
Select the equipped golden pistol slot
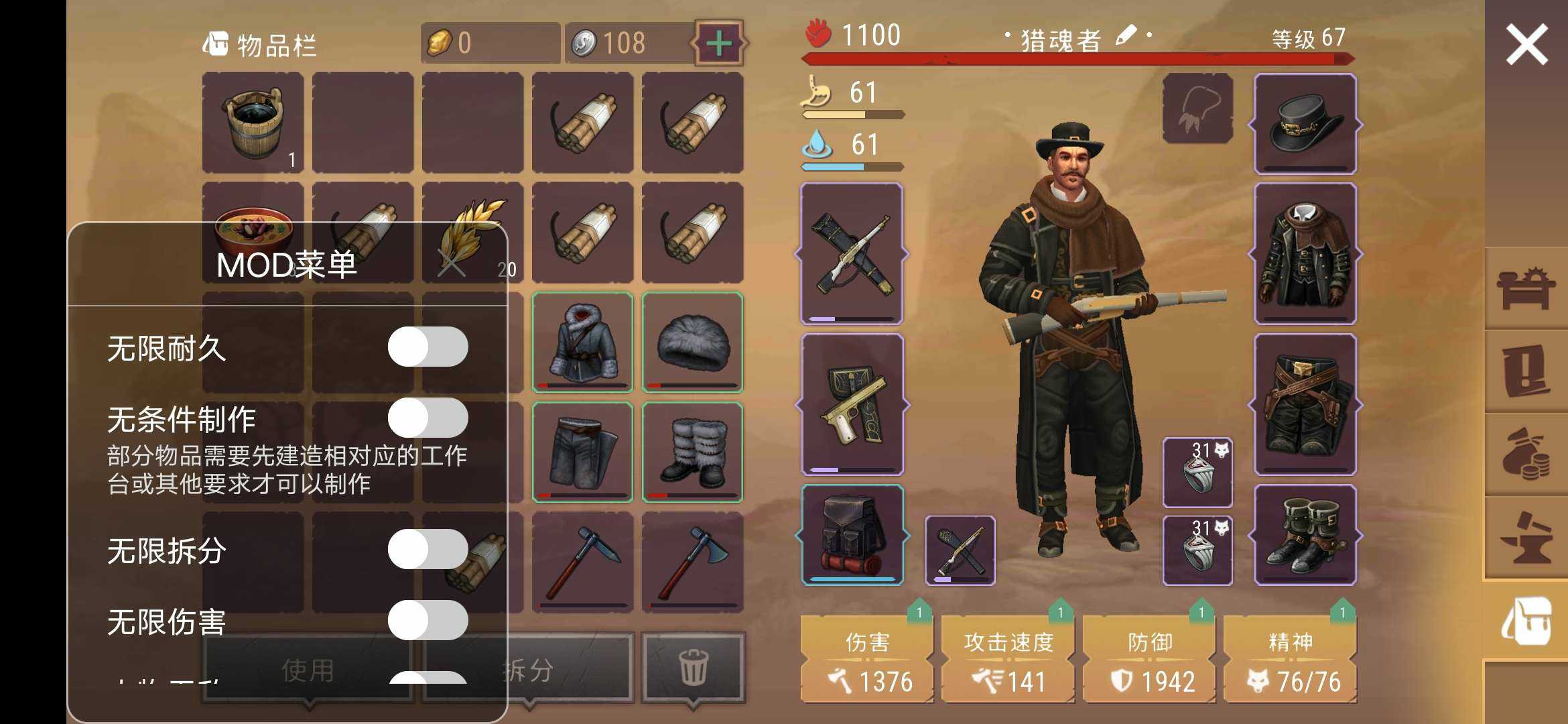pyautogui.click(x=852, y=404)
